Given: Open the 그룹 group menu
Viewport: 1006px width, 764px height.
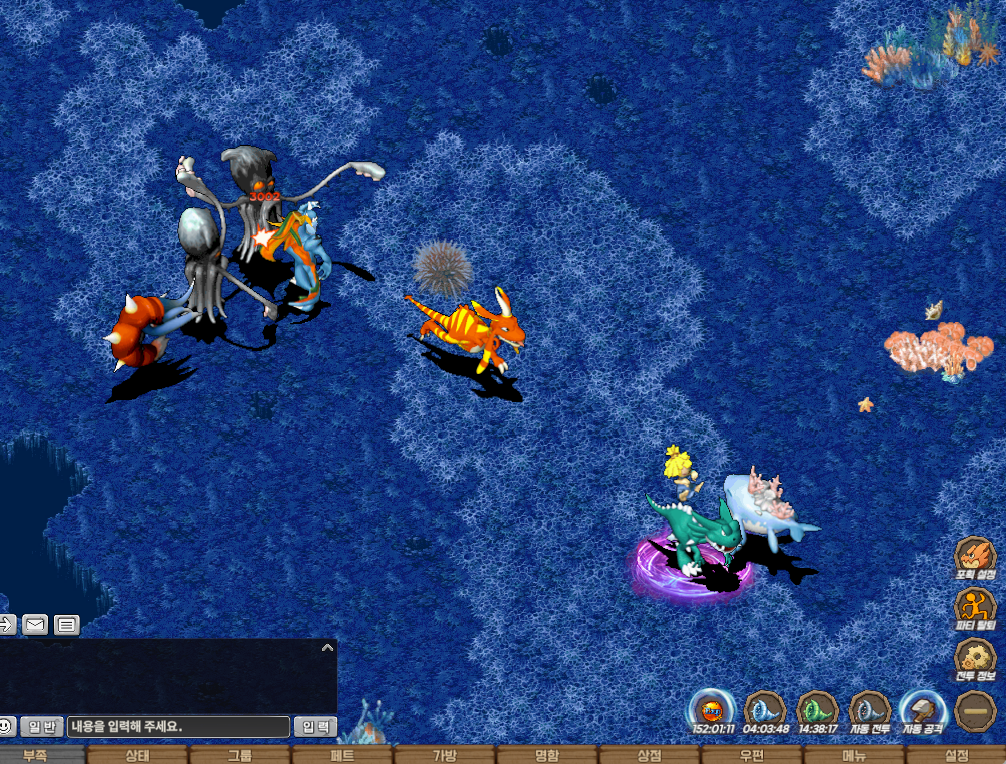Looking at the screenshot, I should 240,756.
